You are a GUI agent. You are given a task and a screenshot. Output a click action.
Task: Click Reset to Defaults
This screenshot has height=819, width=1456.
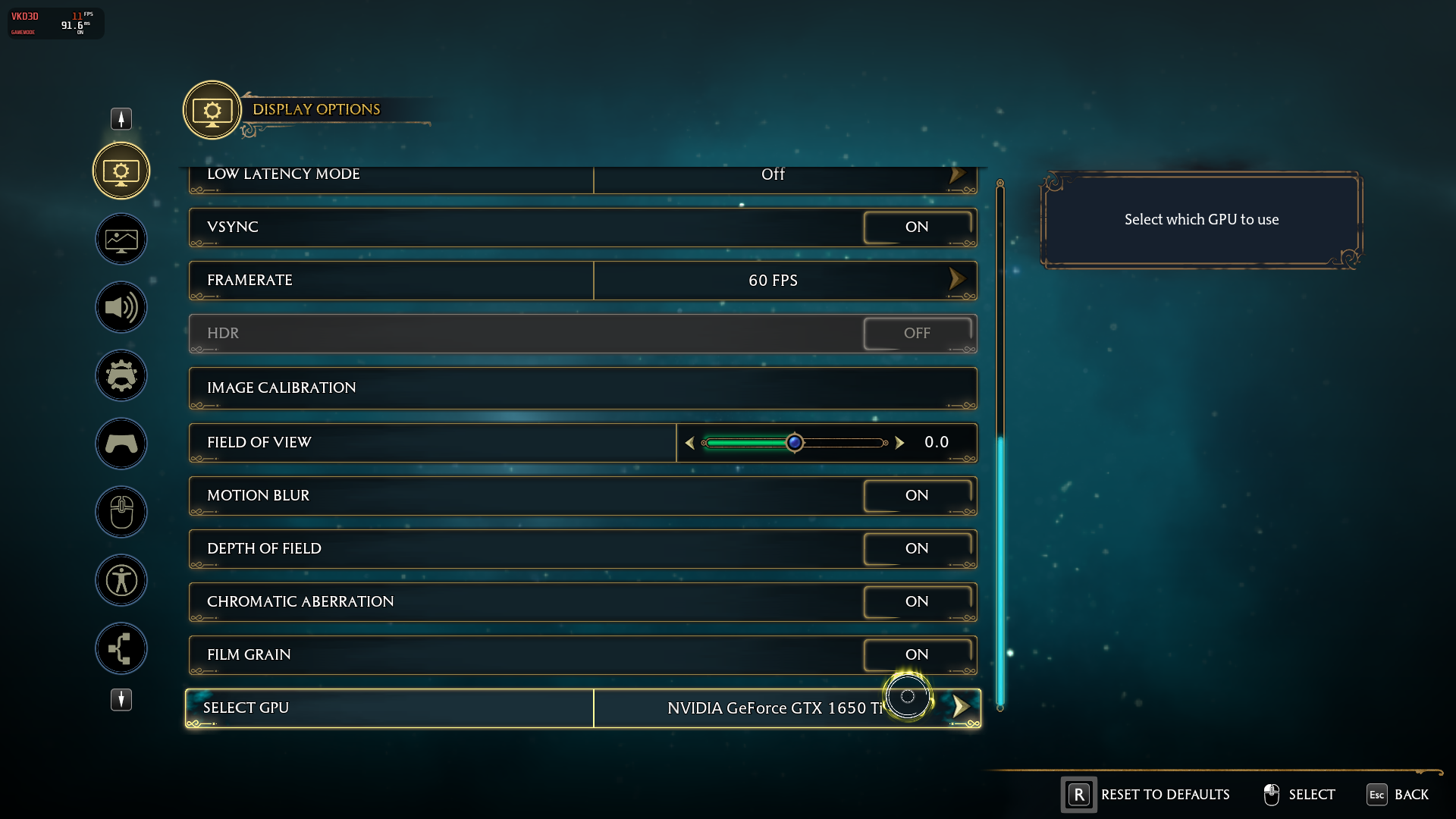pos(1146,795)
